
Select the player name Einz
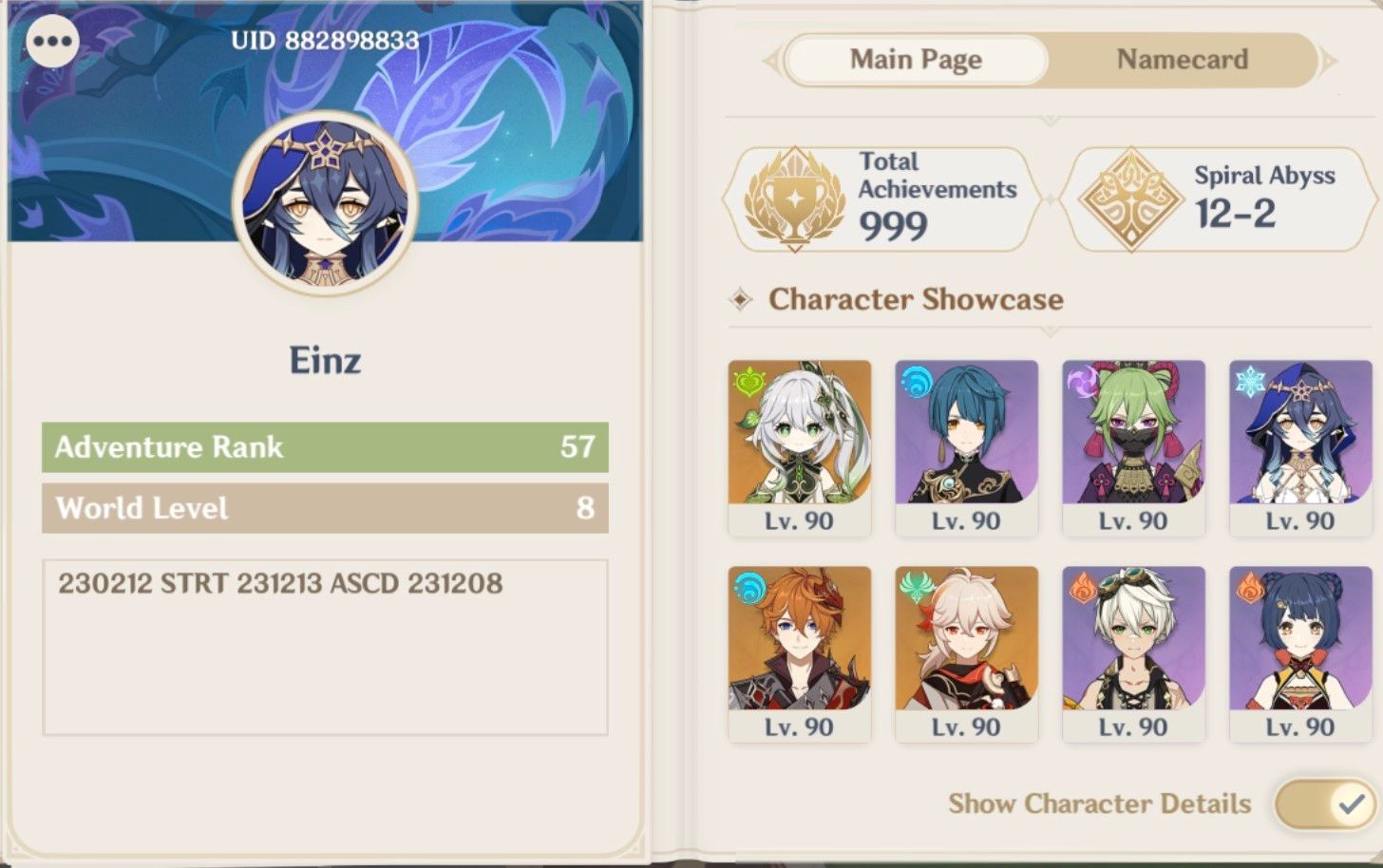click(325, 361)
